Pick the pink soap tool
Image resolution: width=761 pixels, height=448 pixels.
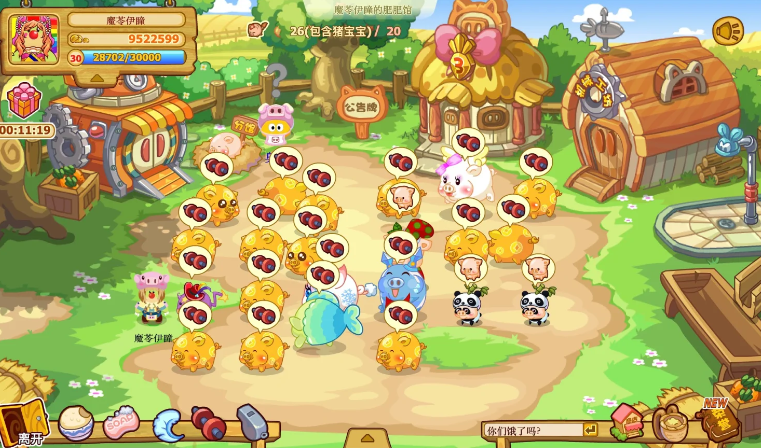[x=121, y=423]
